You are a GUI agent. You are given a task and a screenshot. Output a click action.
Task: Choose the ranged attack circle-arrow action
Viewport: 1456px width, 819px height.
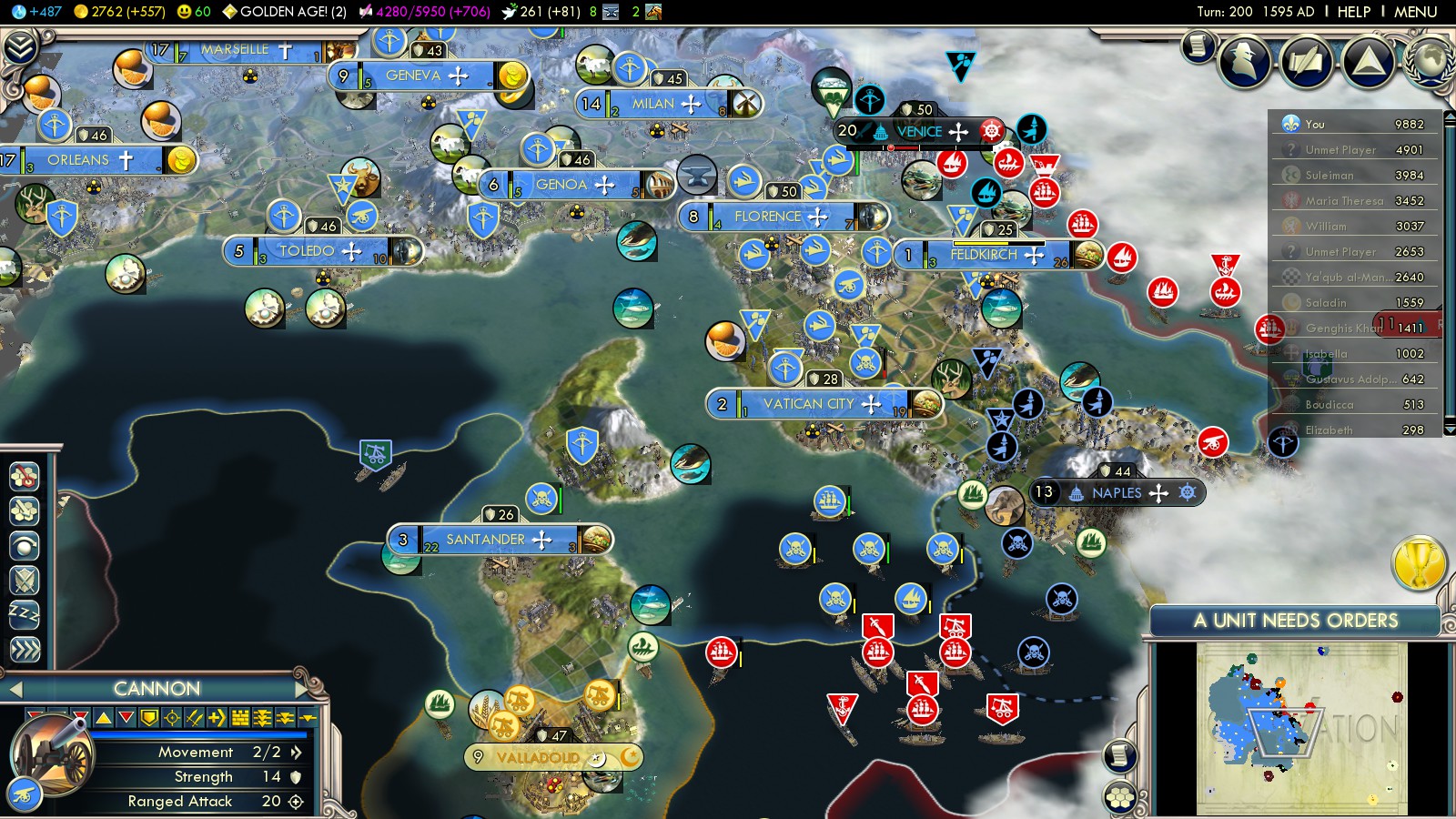pyautogui.click(x=25, y=545)
